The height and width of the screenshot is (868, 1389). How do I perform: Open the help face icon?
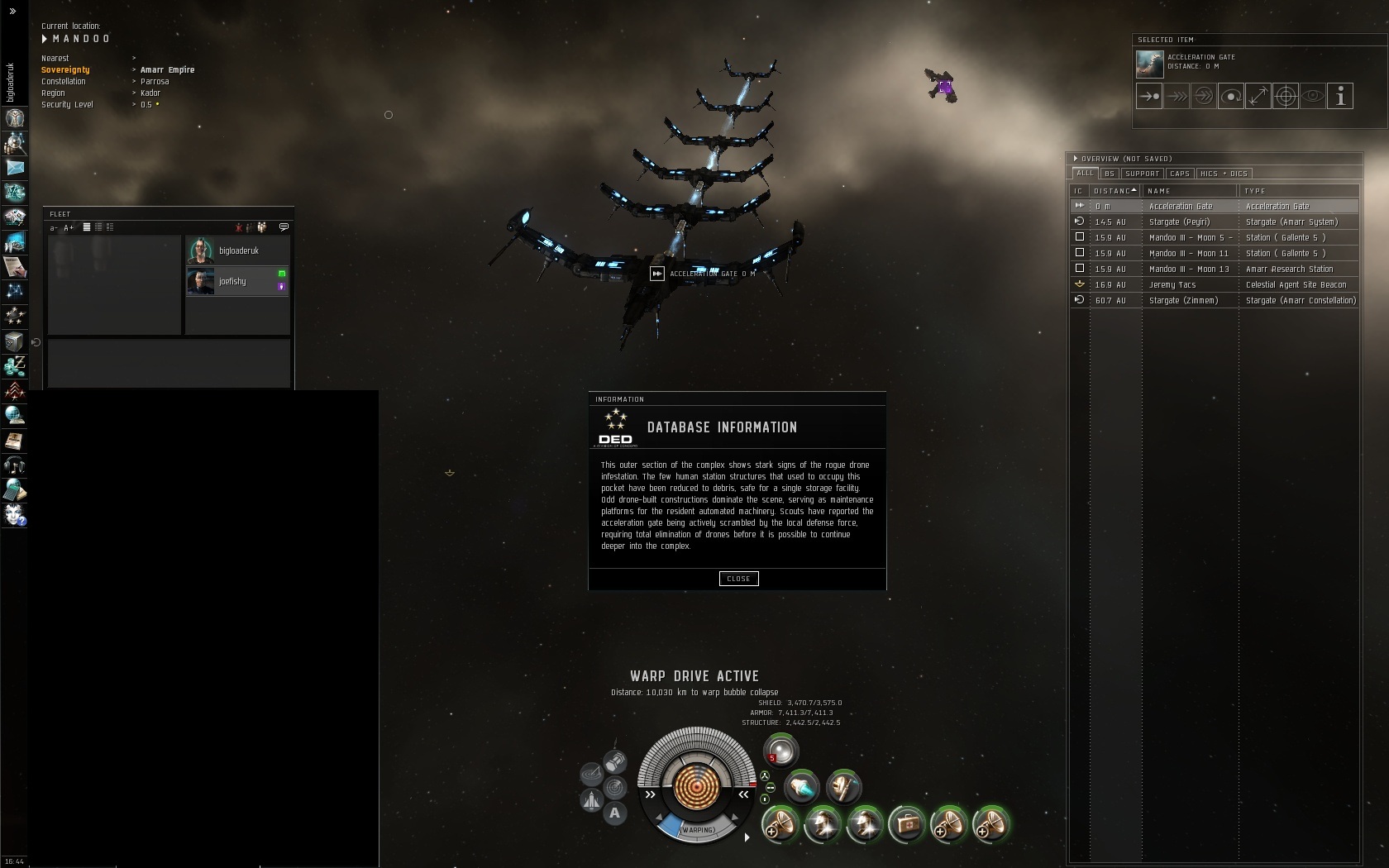pyautogui.click(x=15, y=515)
